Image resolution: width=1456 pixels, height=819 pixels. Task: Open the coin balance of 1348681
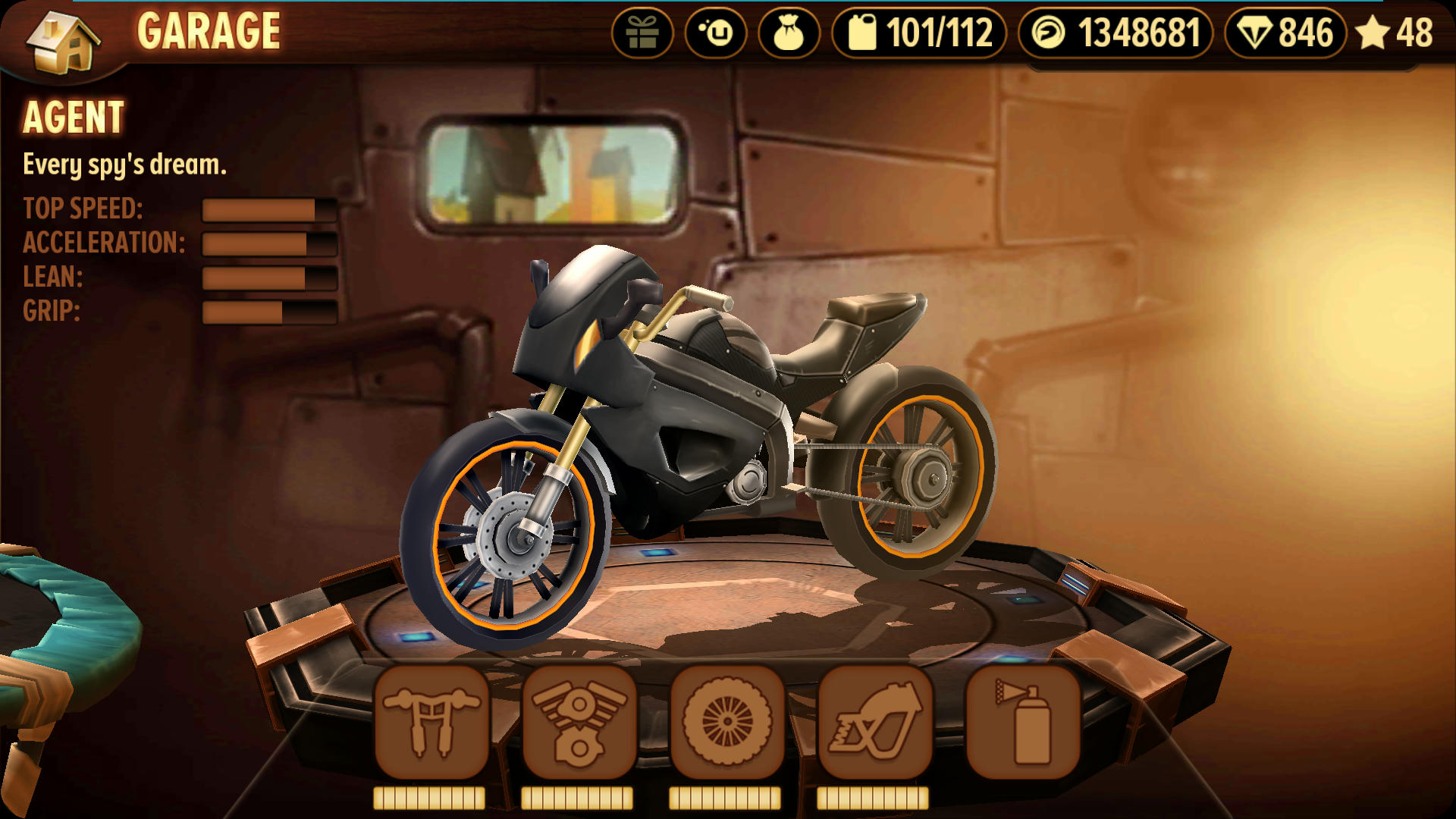[1115, 33]
